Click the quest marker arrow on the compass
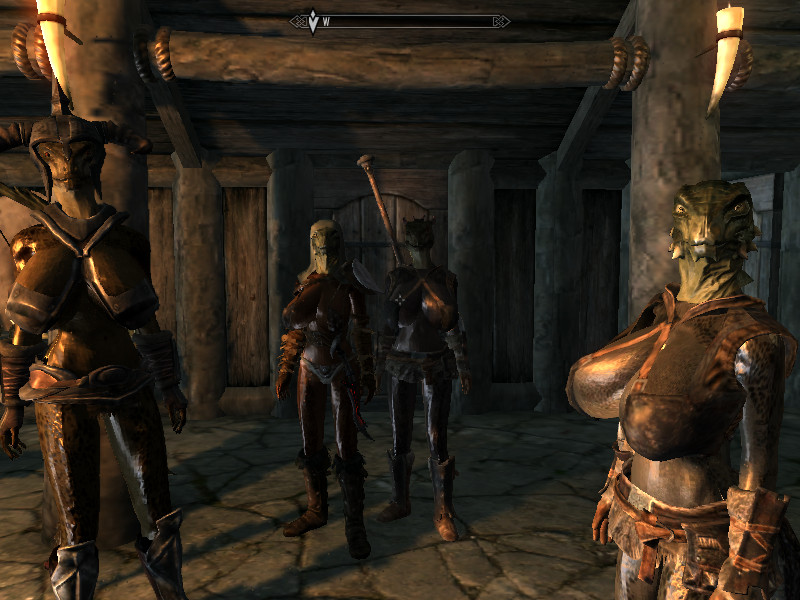This screenshot has height=600, width=800. coord(312,20)
